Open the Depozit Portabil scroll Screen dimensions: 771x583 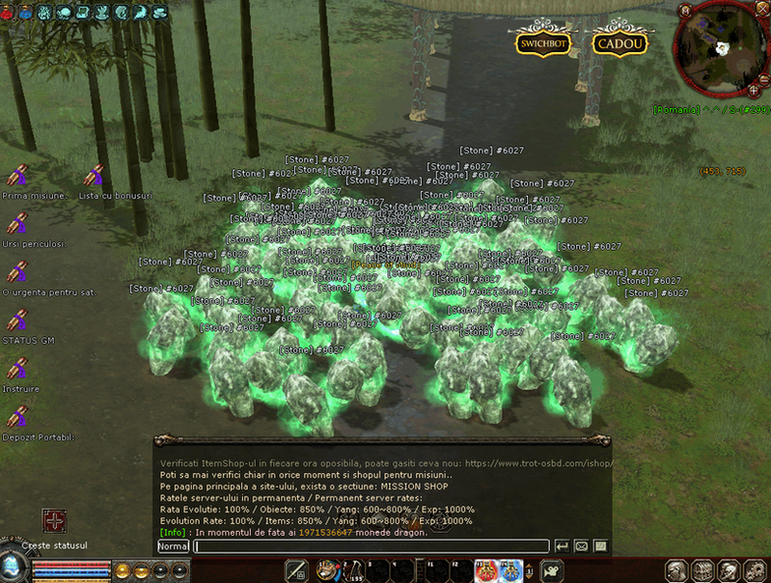point(17,417)
